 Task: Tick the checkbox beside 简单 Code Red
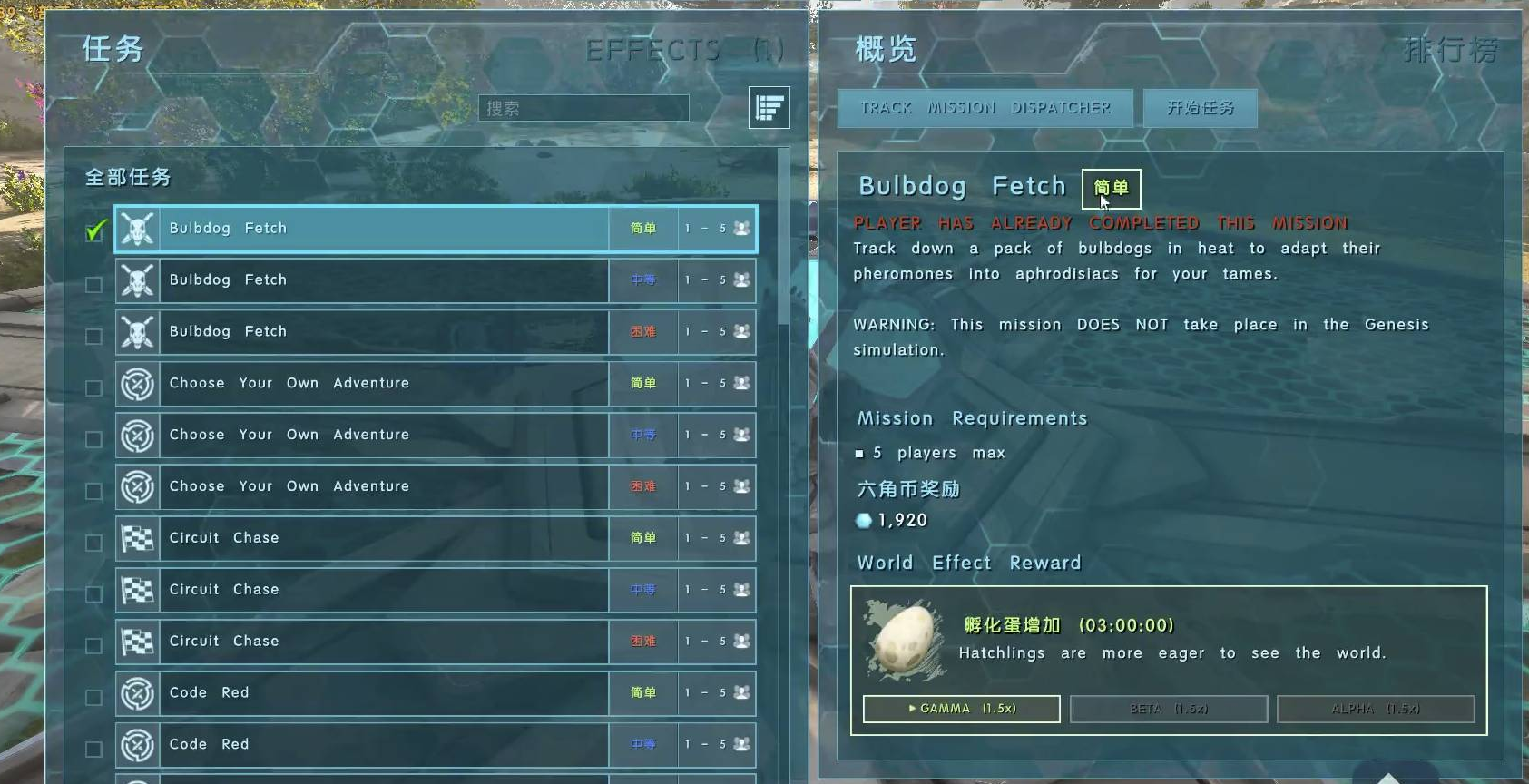[x=93, y=697]
